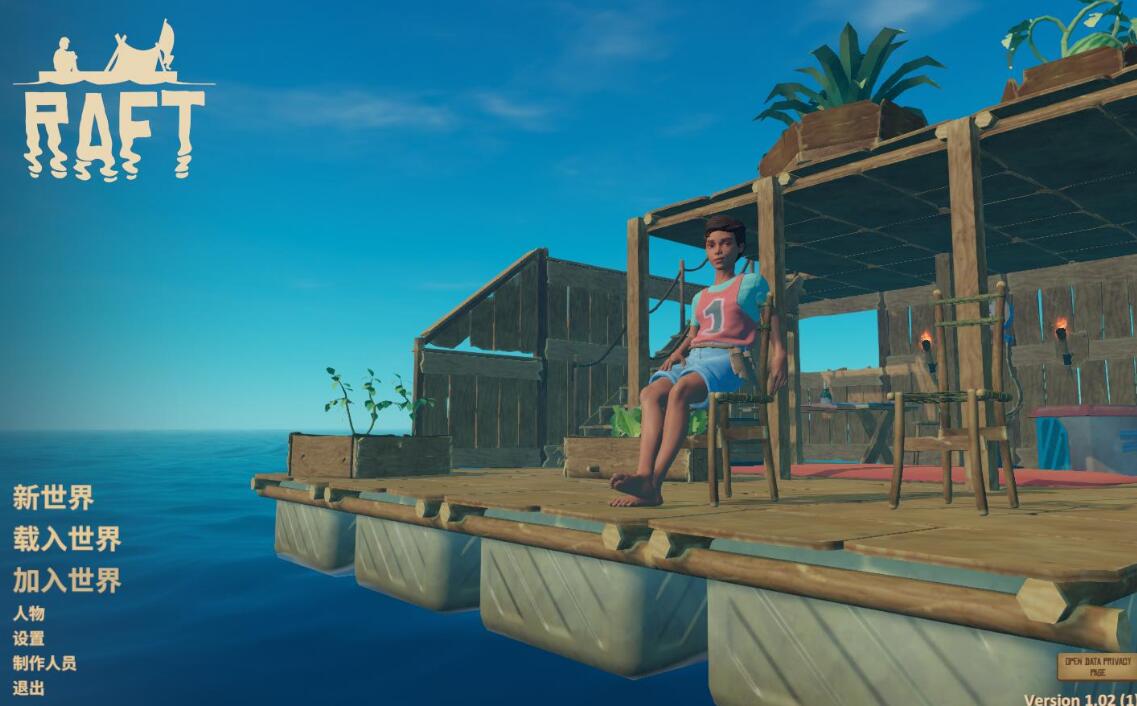Select 加入世界 to join a world

(67, 580)
